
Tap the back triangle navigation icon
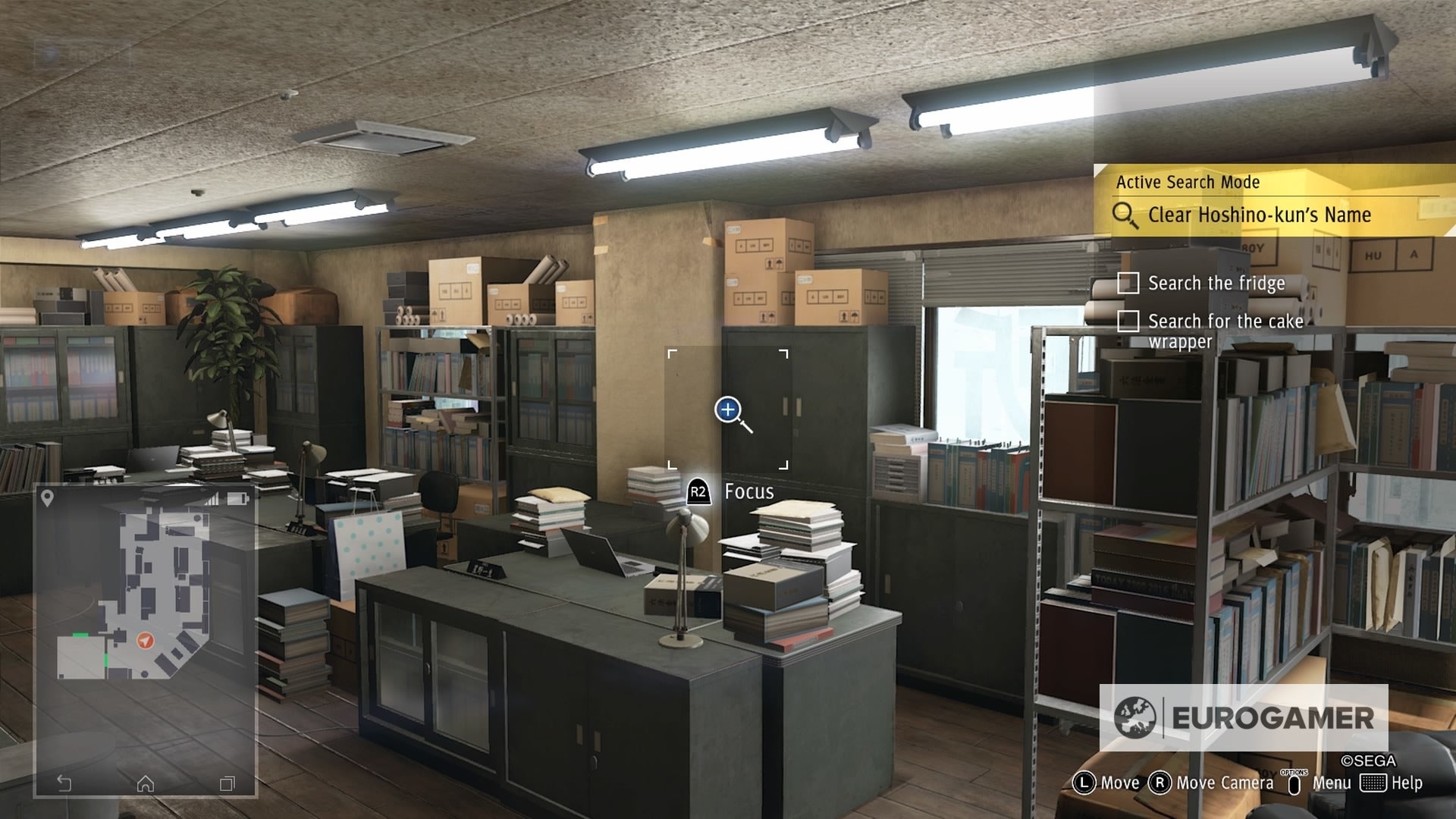[x=64, y=783]
